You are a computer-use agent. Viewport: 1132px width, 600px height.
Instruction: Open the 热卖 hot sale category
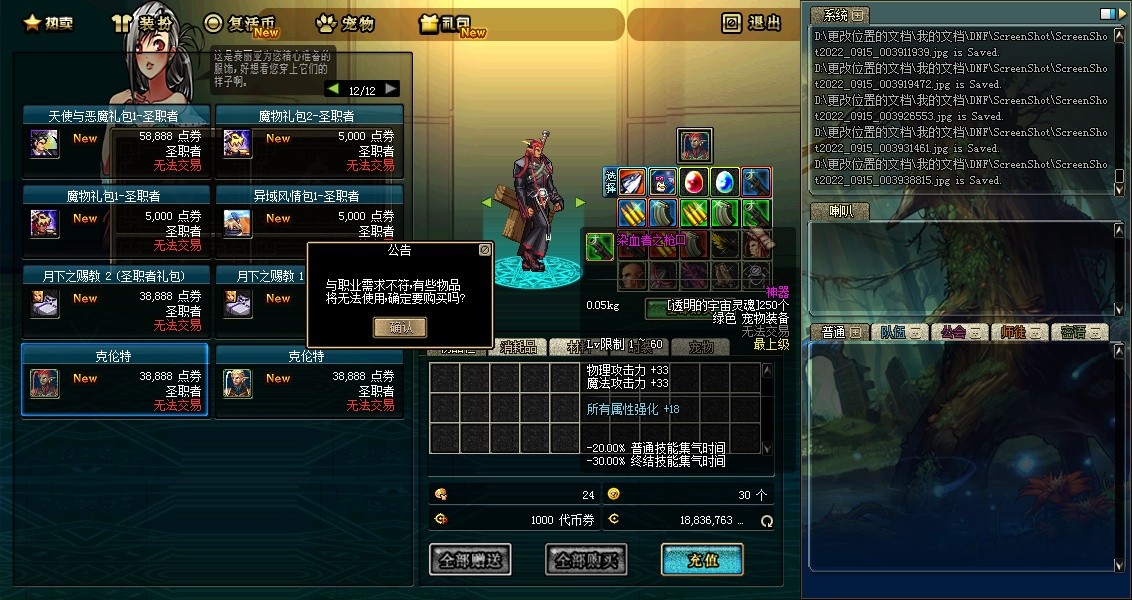48,23
